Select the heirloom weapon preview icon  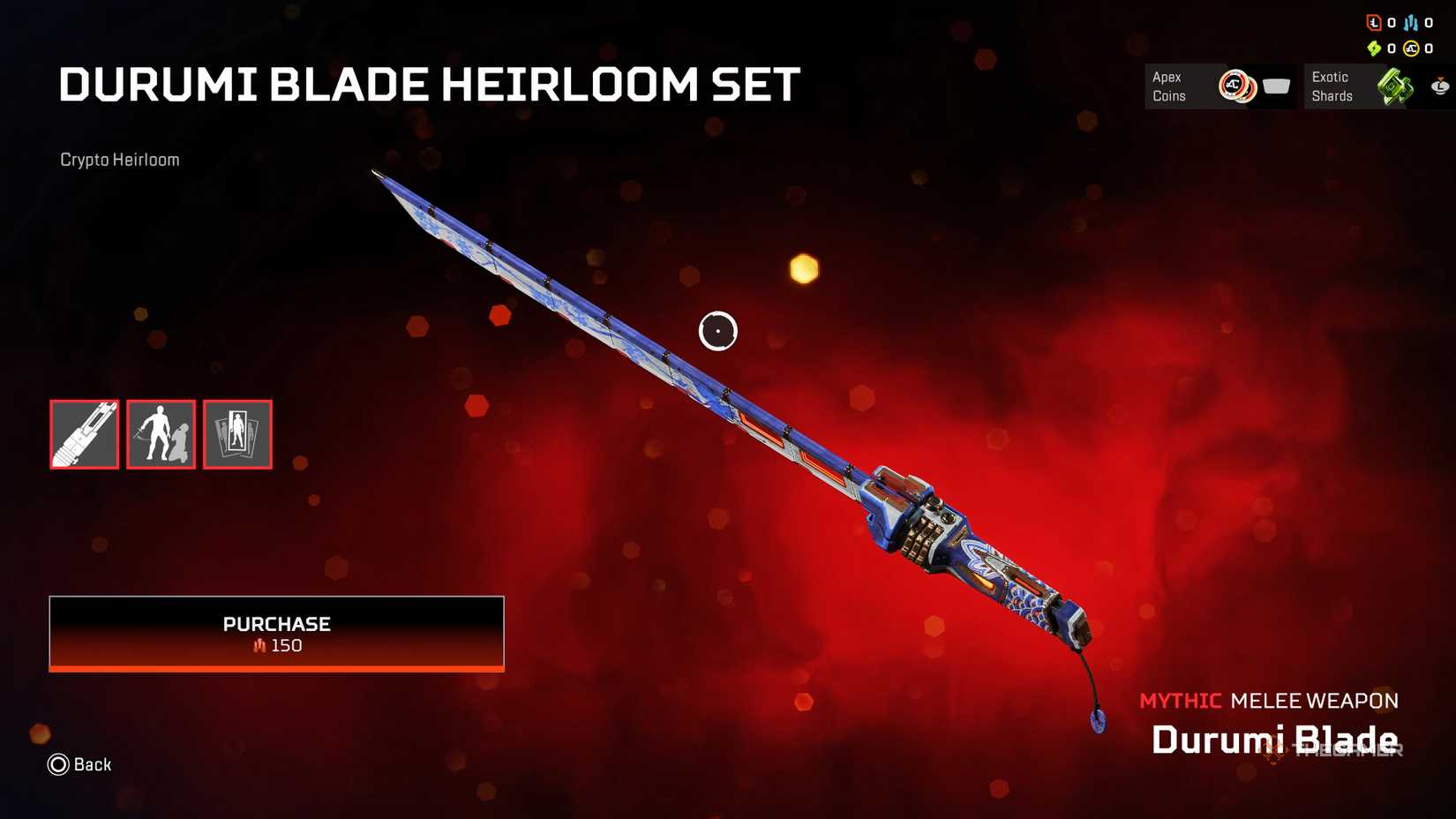[84, 434]
